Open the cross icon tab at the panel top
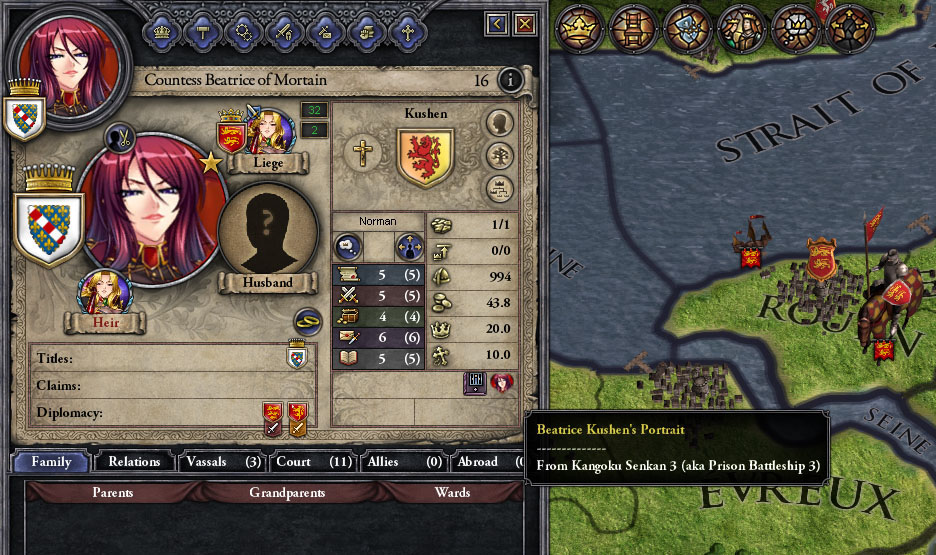 click(407, 30)
